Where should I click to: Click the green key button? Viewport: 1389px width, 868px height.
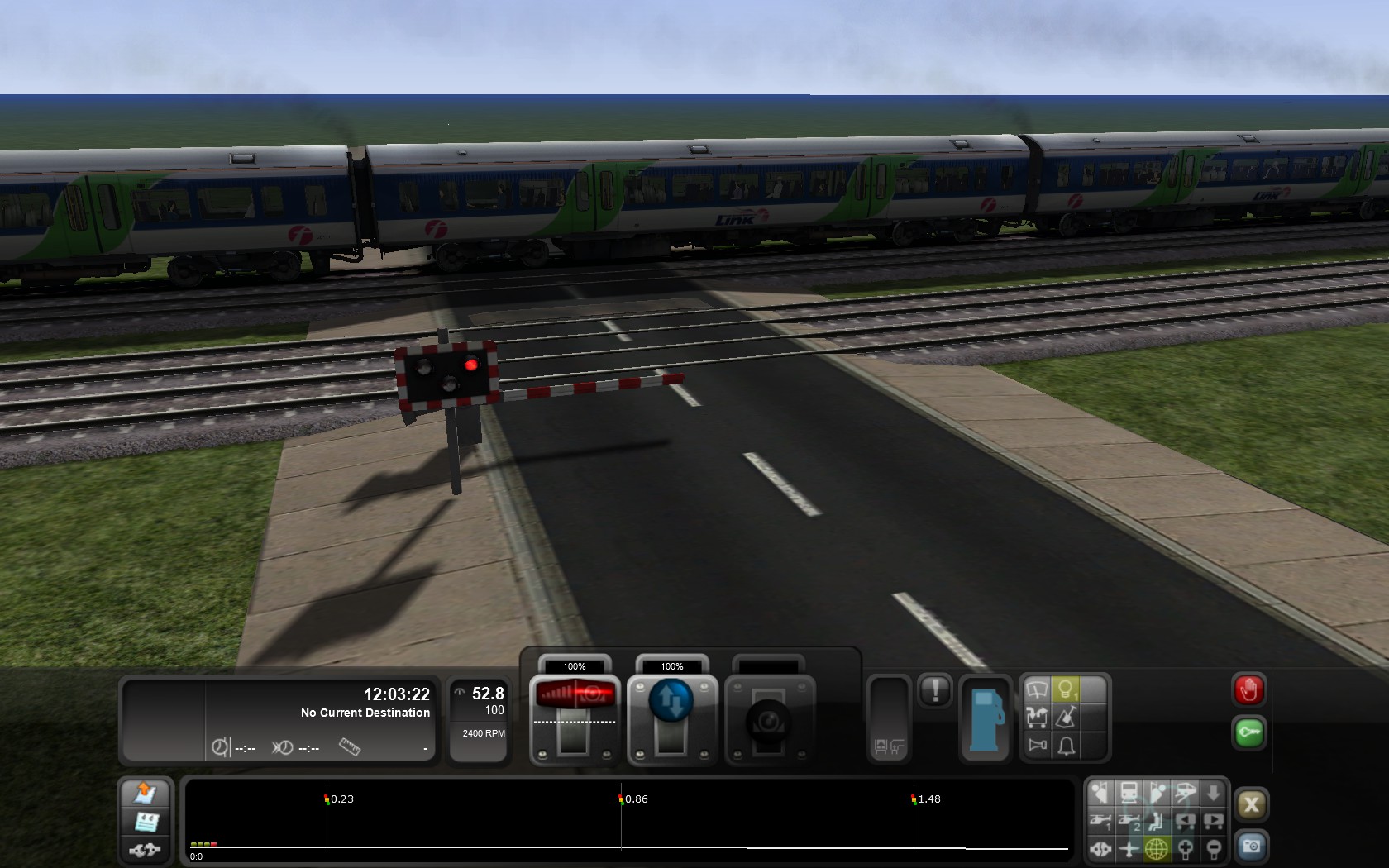point(1248,733)
